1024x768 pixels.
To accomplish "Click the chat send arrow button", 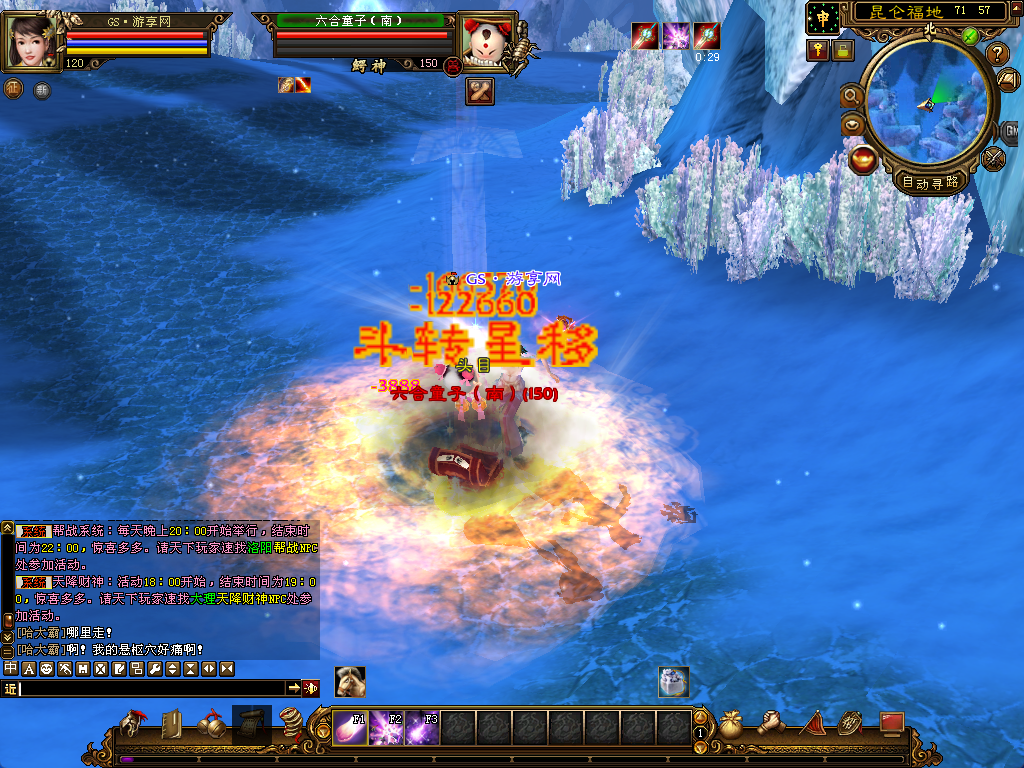I will click(294, 688).
